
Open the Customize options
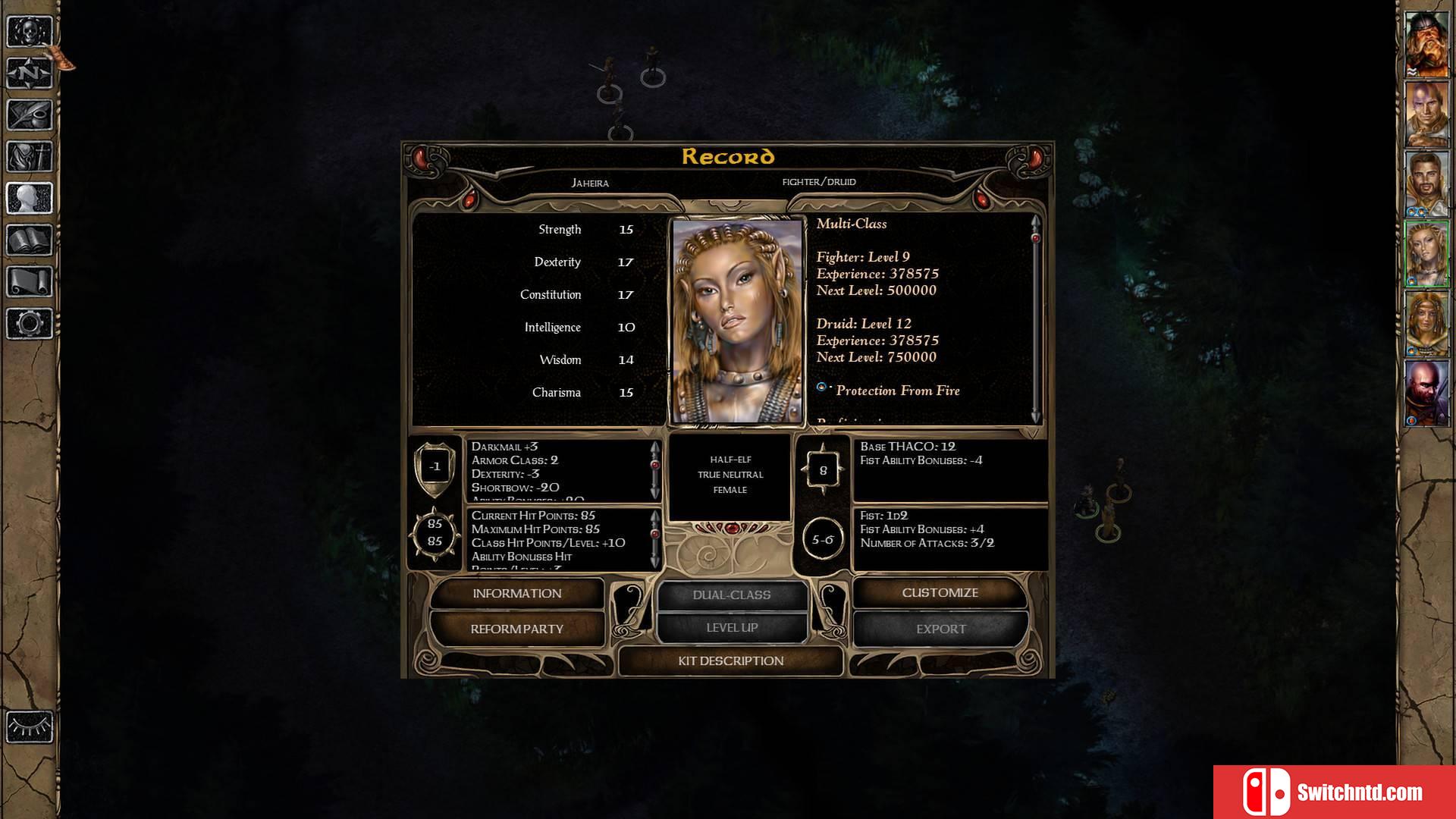click(x=940, y=593)
